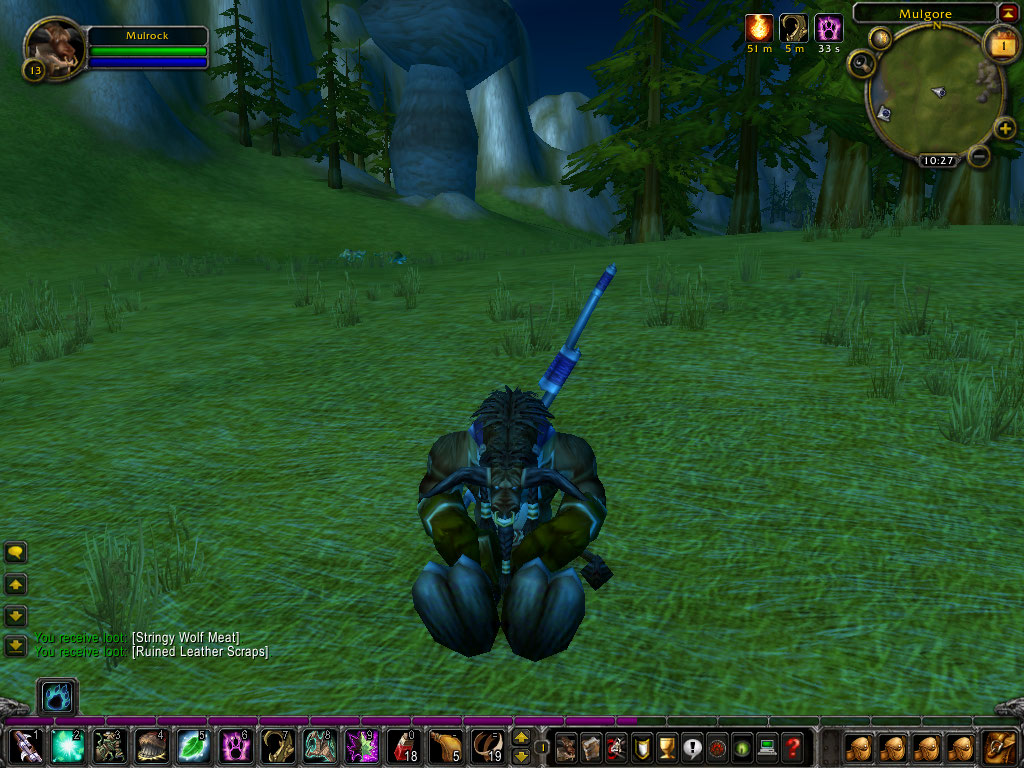Zoom out the minimap with minus button
The height and width of the screenshot is (768, 1024).
pyautogui.click(x=980, y=156)
